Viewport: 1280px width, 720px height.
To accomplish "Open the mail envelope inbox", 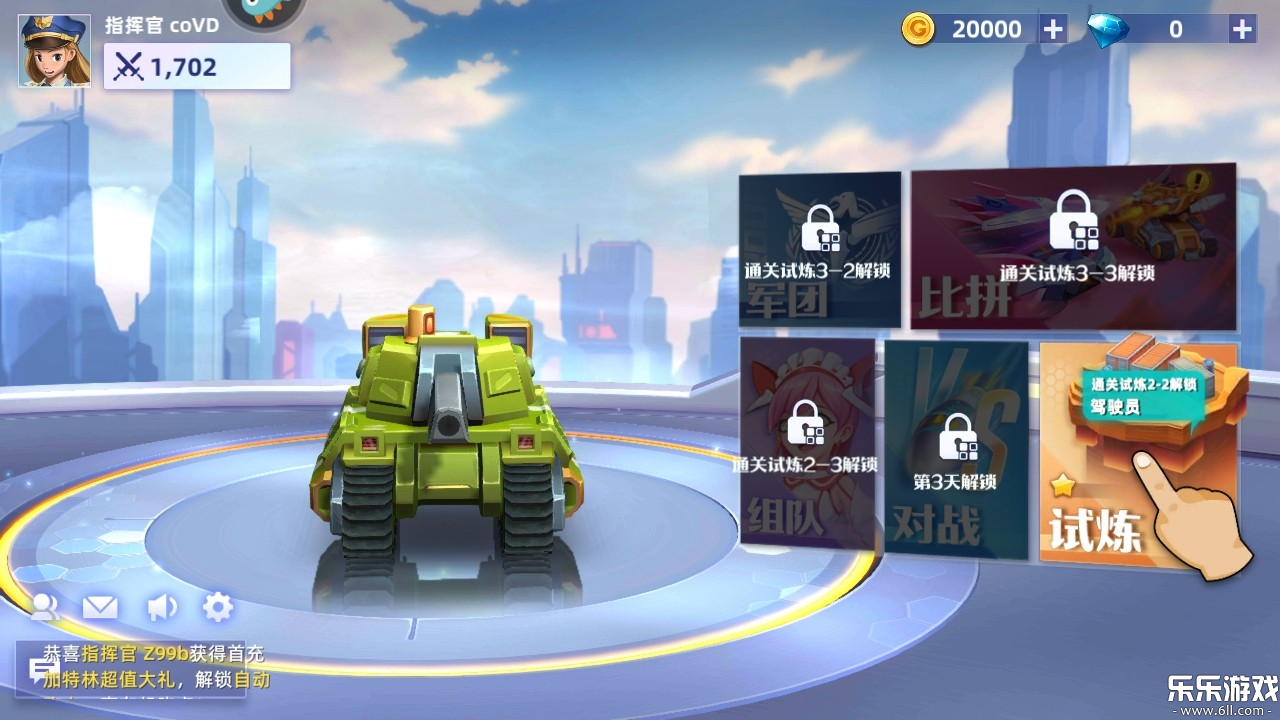I will tap(100, 606).
